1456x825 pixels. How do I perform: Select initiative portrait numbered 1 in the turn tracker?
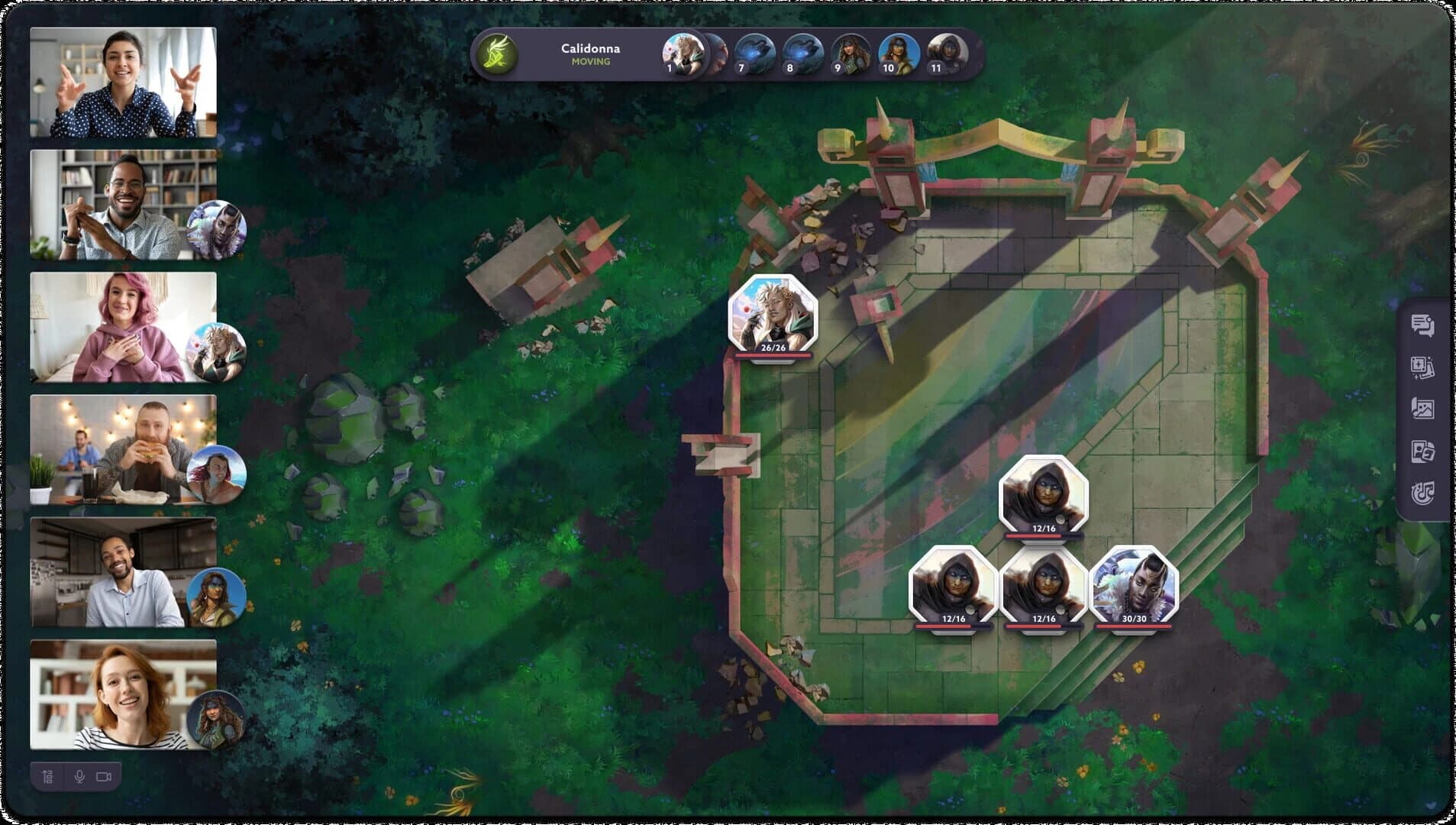(x=686, y=53)
